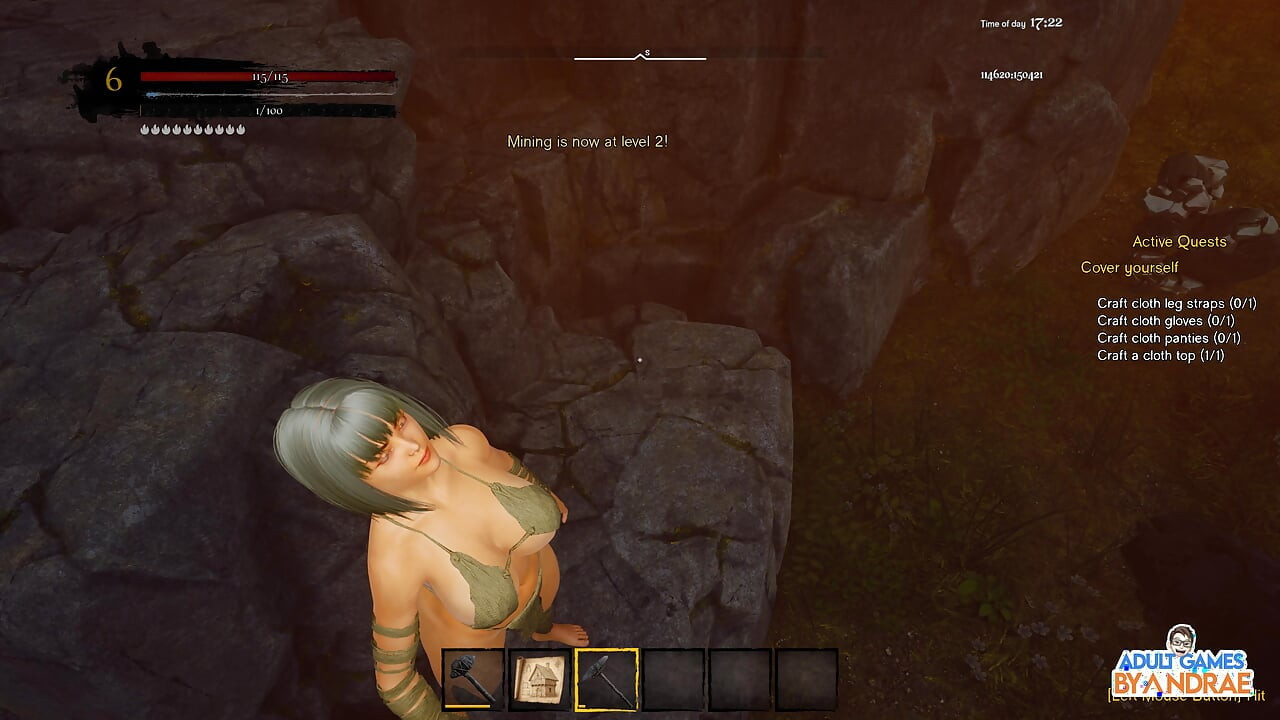The image size is (1280, 720).
Task: Click the last empty hotbar slot
Action: [x=803, y=678]
